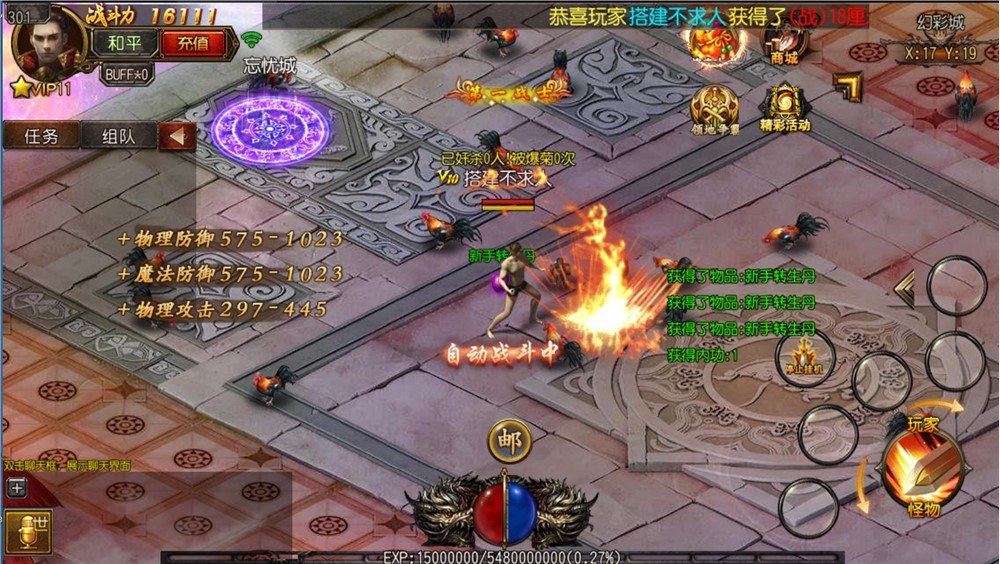Open the 商城 shop icon
1000x564 pixels.
785,42
